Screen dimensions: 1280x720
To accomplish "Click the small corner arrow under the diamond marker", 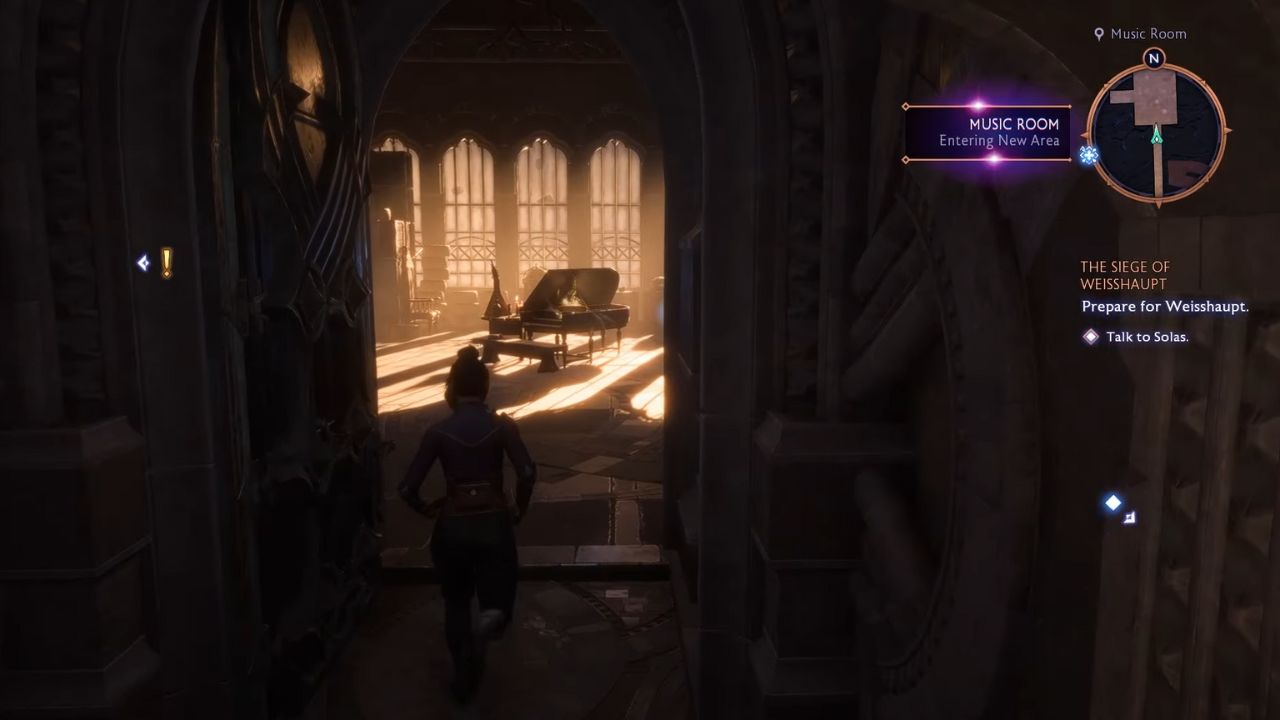I will tap(1129, 517).
